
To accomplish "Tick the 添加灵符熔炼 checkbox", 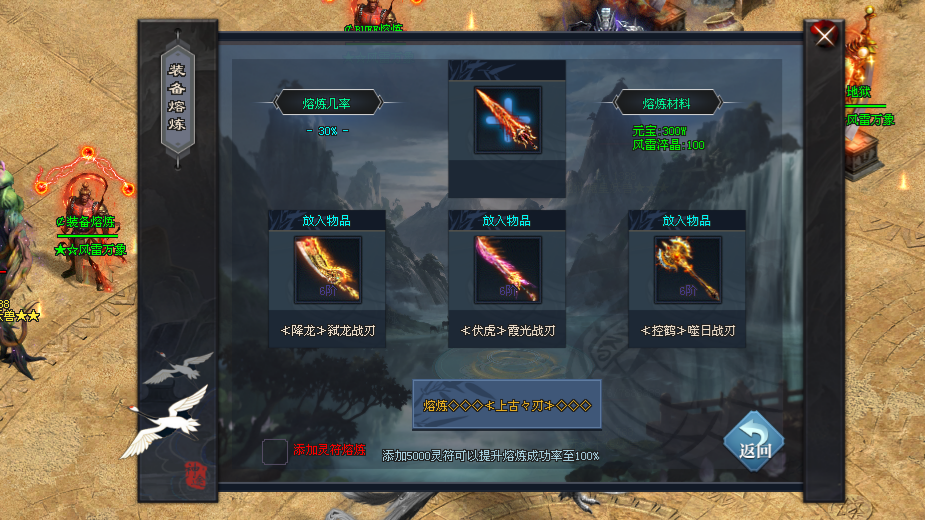I will (x=275, y=452).
